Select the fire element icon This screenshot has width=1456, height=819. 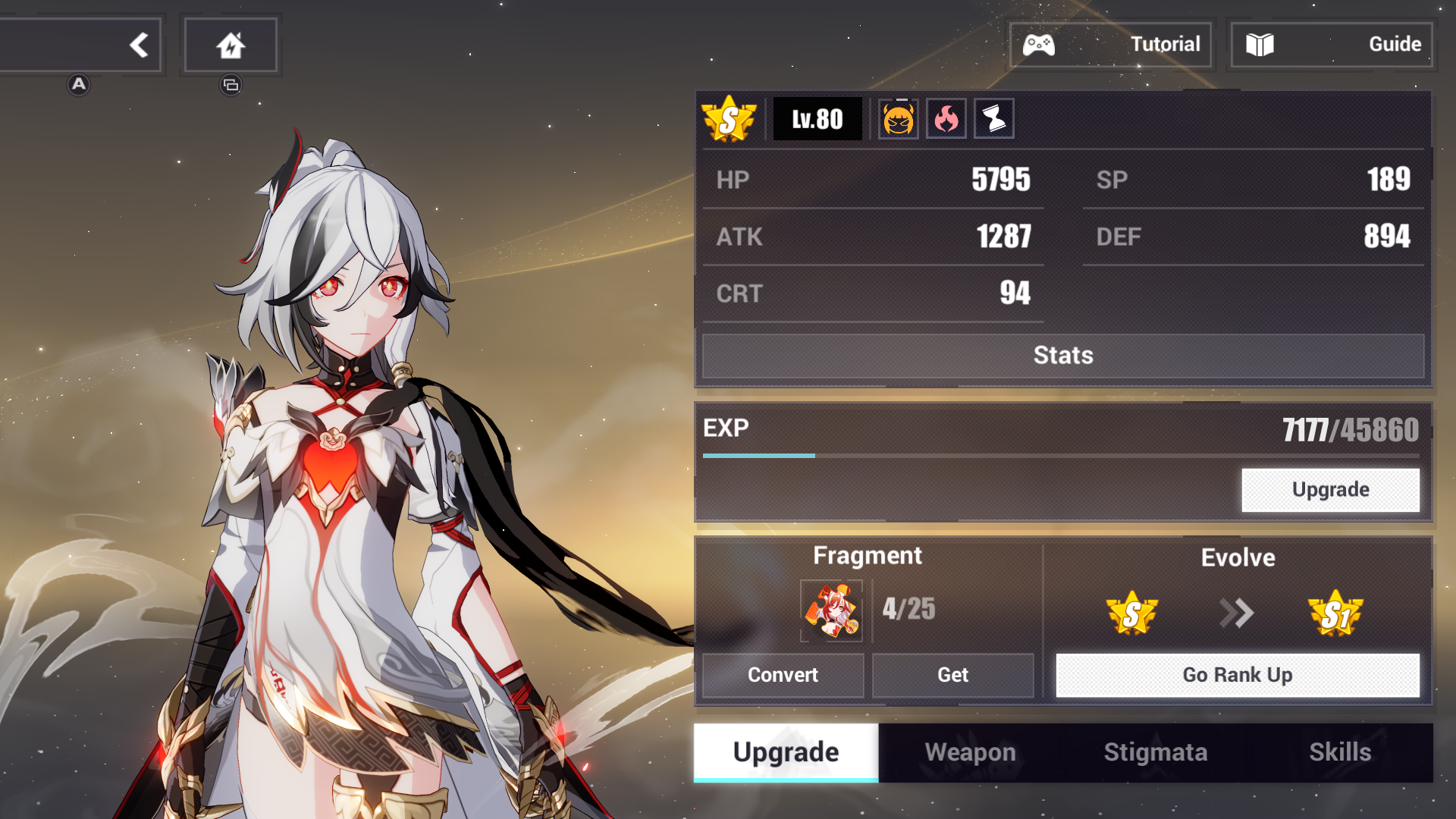click(x=946, y=118)
